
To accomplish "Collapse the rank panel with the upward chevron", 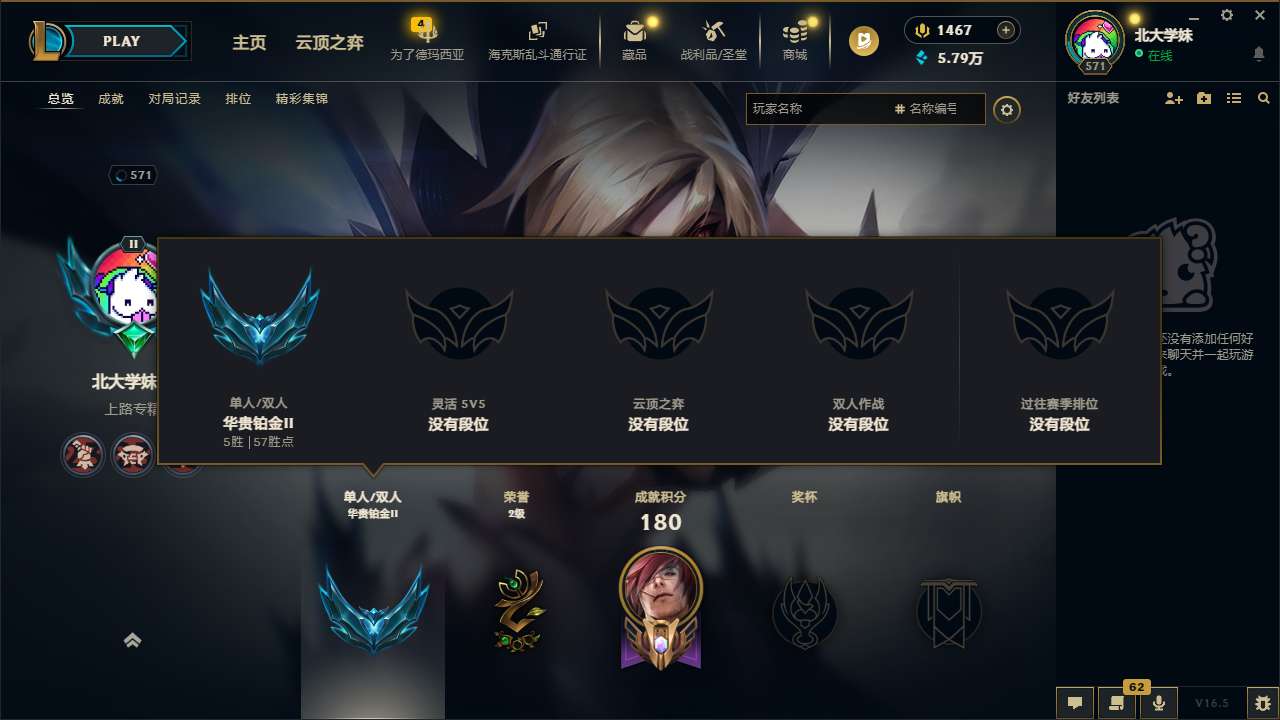I will tap(134, 640).
